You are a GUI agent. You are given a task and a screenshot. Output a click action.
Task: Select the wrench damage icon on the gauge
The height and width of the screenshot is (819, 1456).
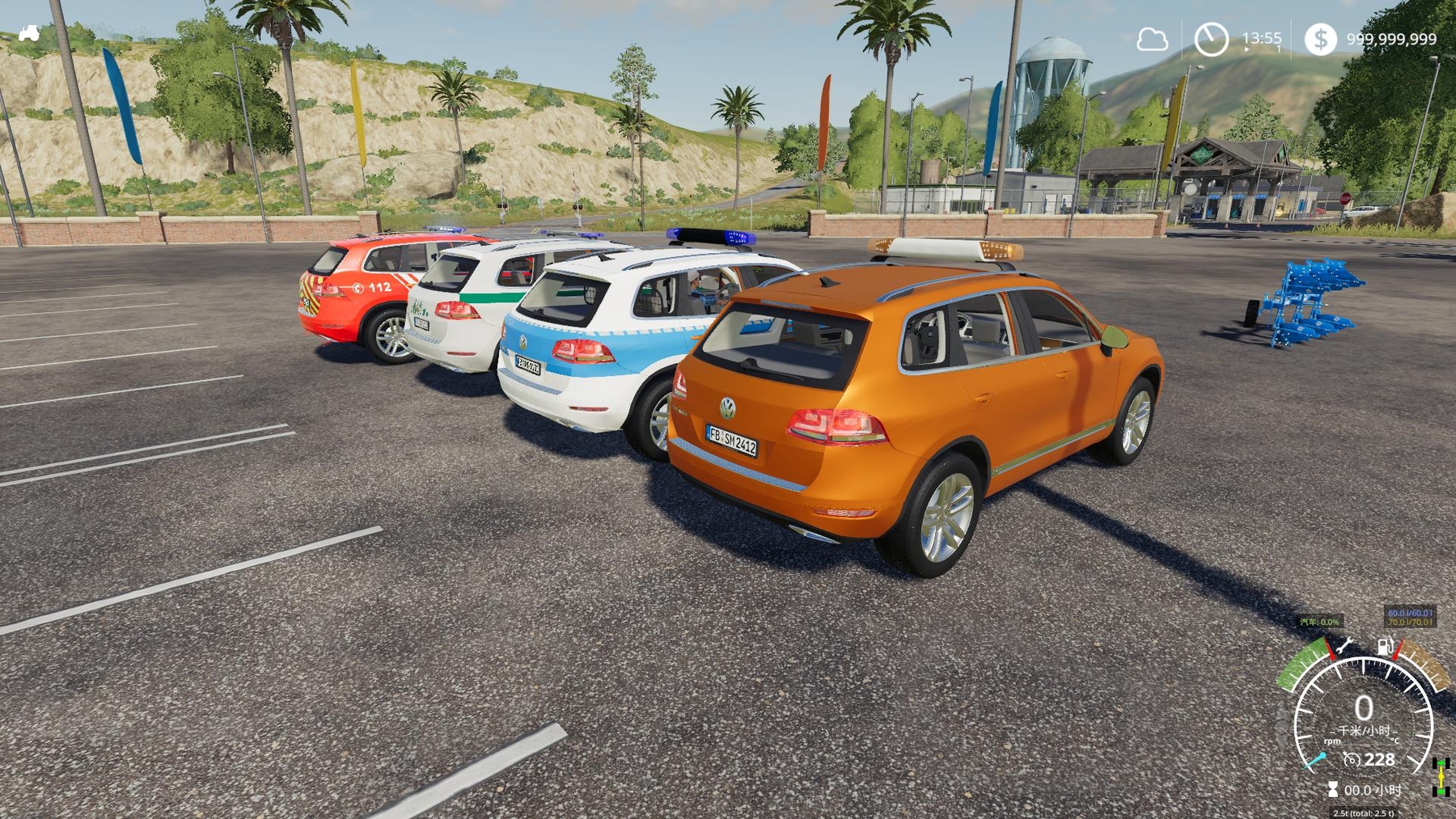1344,646
